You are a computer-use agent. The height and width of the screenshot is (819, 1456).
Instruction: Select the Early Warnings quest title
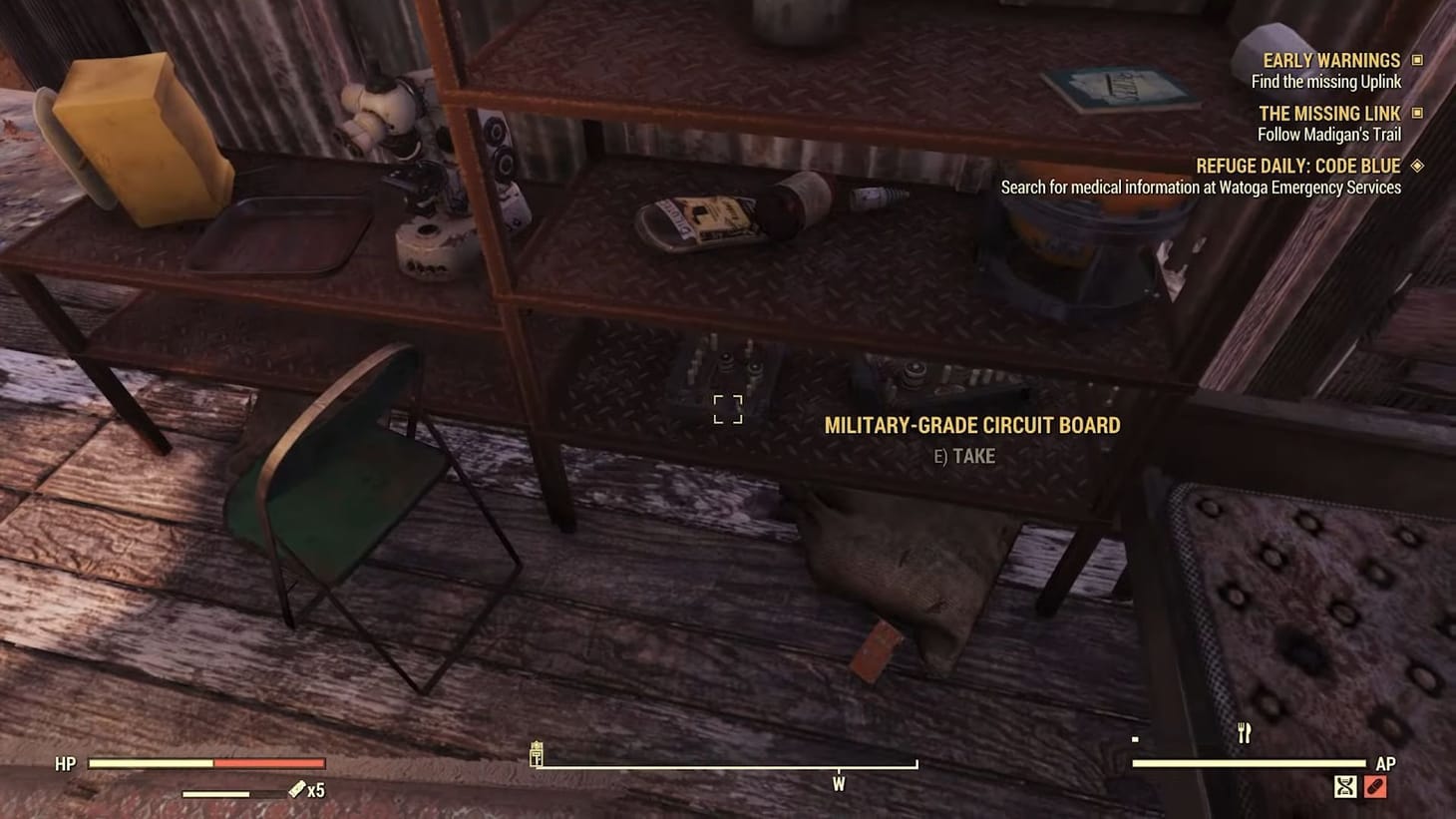(1330, 60)
